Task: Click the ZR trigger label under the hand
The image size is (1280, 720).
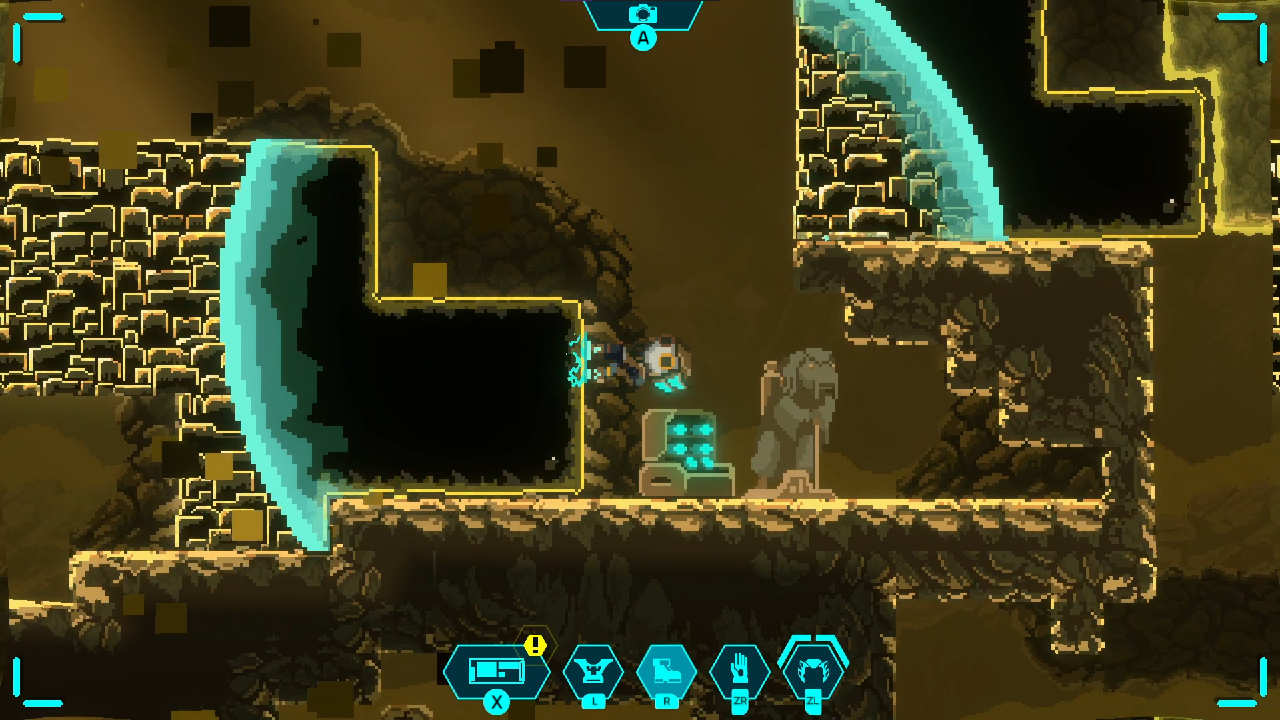Action: pyautogui.click(x=740, y=700)
